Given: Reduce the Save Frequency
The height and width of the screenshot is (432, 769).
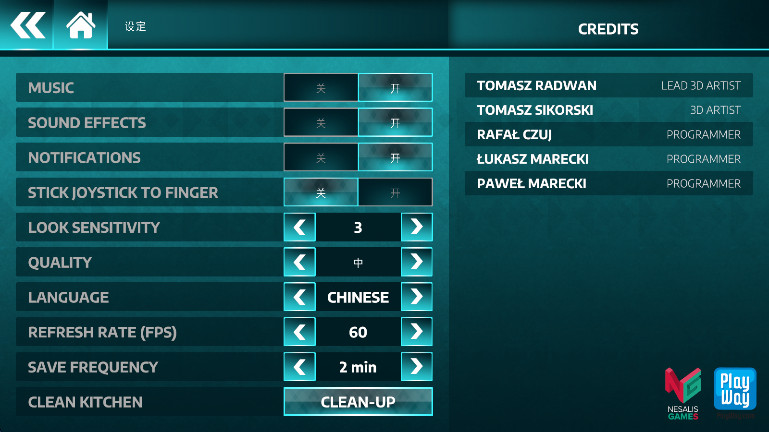Looking at the screenshot, I should pyautogui.click(x=299, y=367).
